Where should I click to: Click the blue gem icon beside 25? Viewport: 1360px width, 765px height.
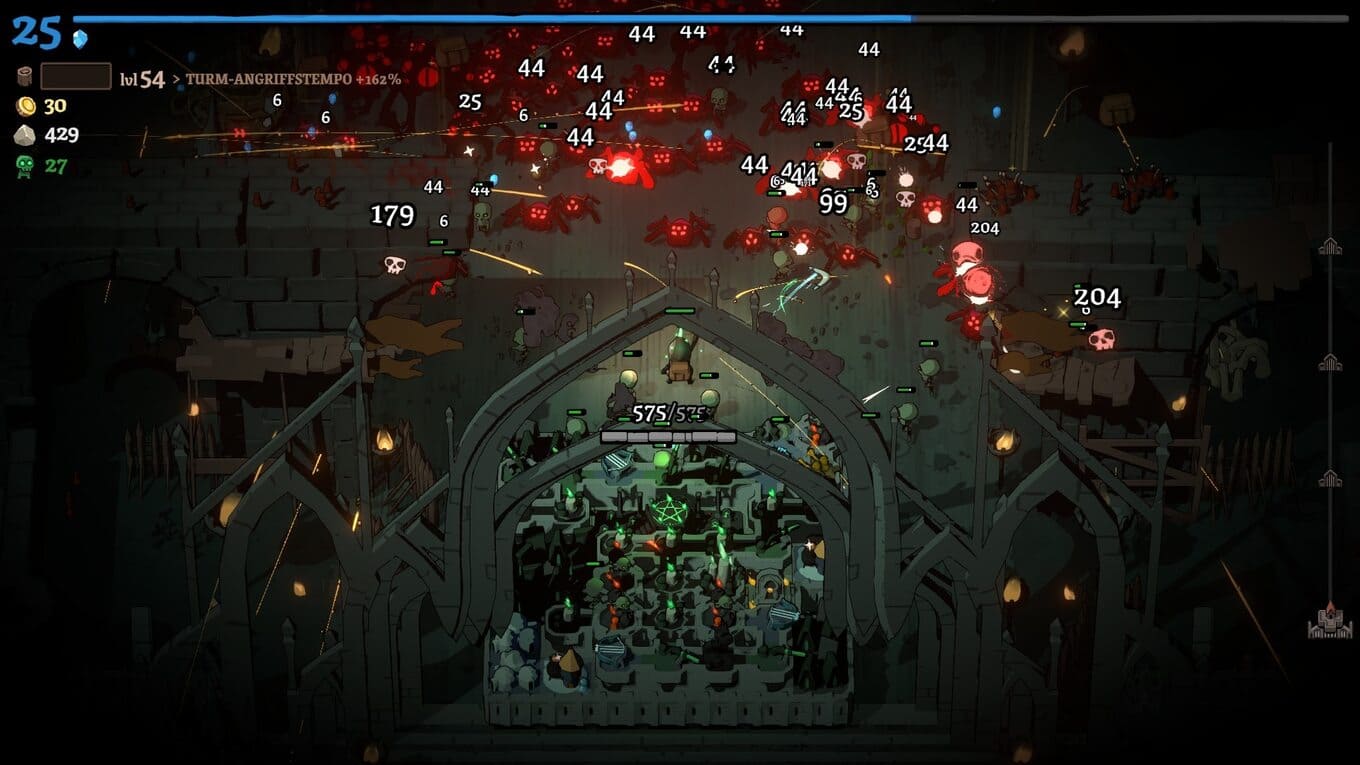80,38
